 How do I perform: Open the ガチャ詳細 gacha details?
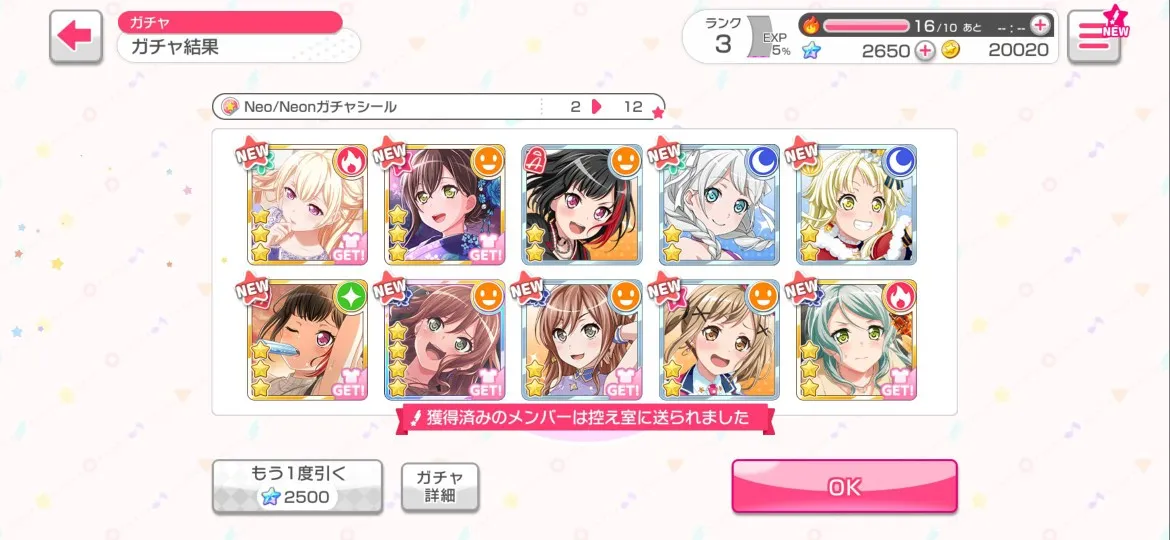[440, 486]
